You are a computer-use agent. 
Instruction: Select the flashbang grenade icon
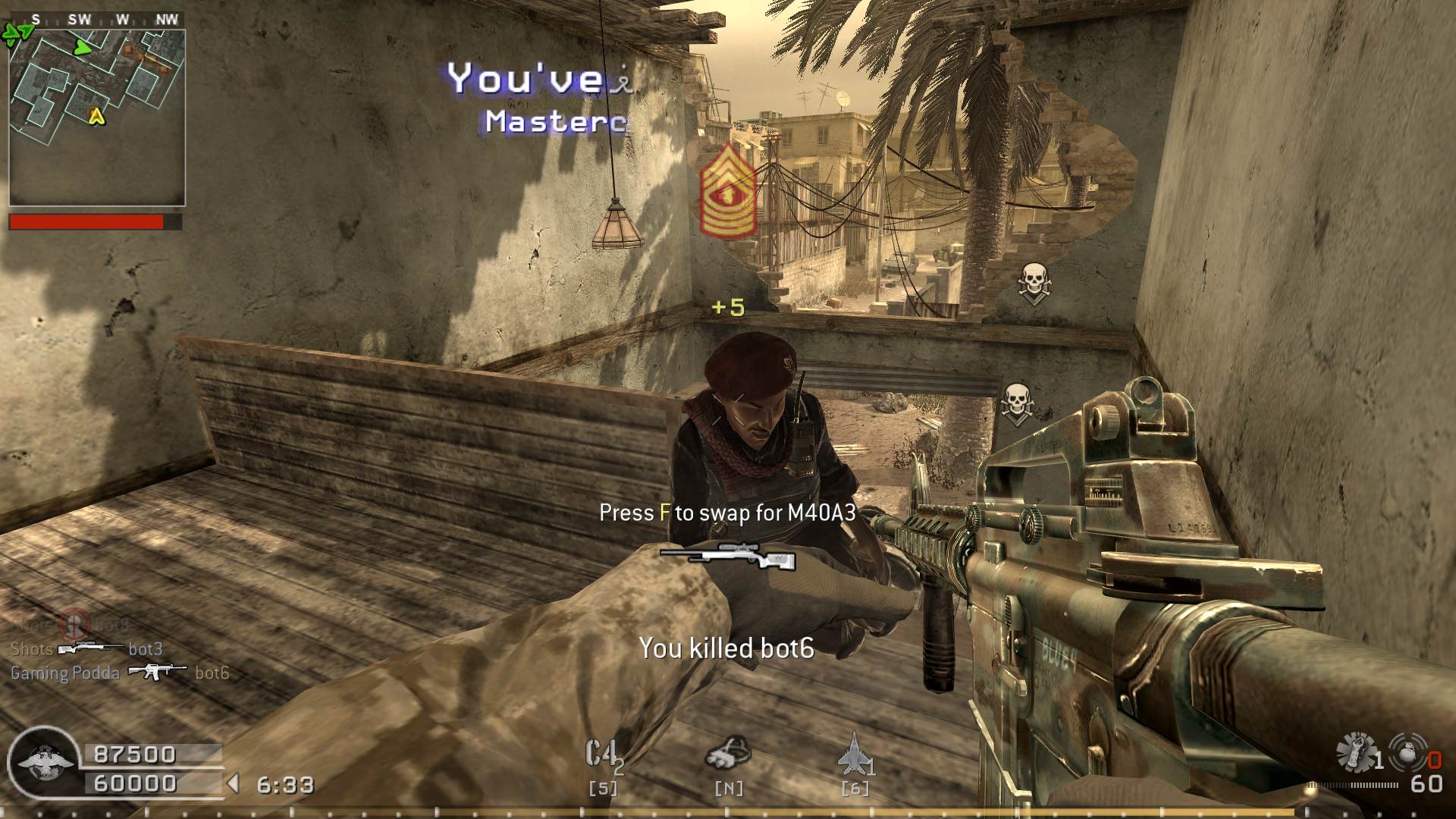click(x=1357, y=752)
